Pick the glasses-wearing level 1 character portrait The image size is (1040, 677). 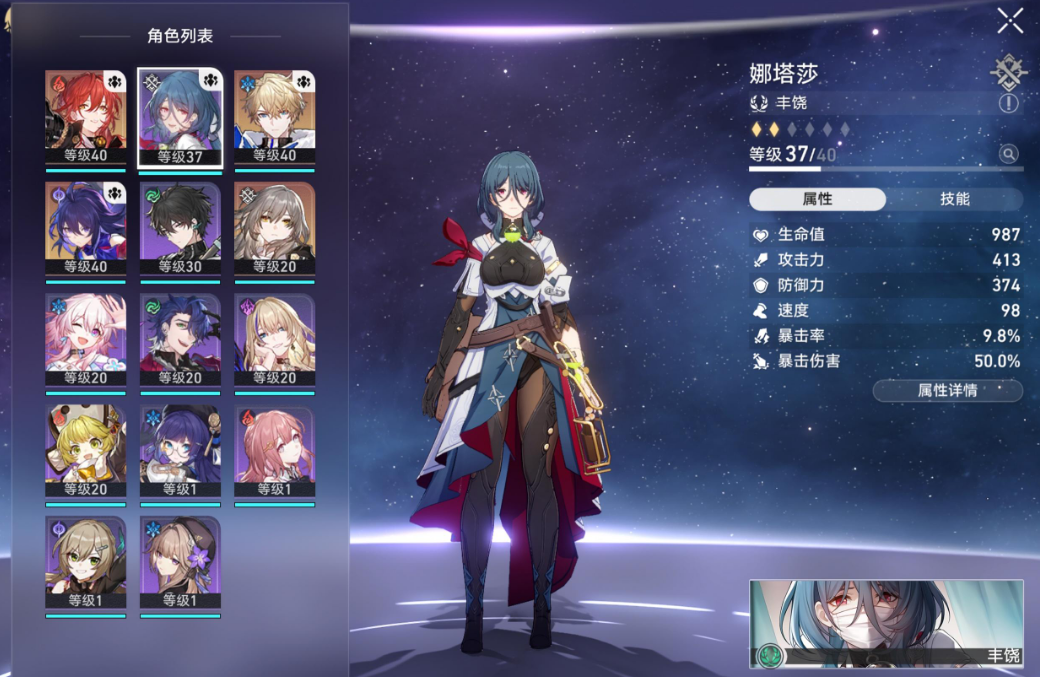click(x=180, y=451)
